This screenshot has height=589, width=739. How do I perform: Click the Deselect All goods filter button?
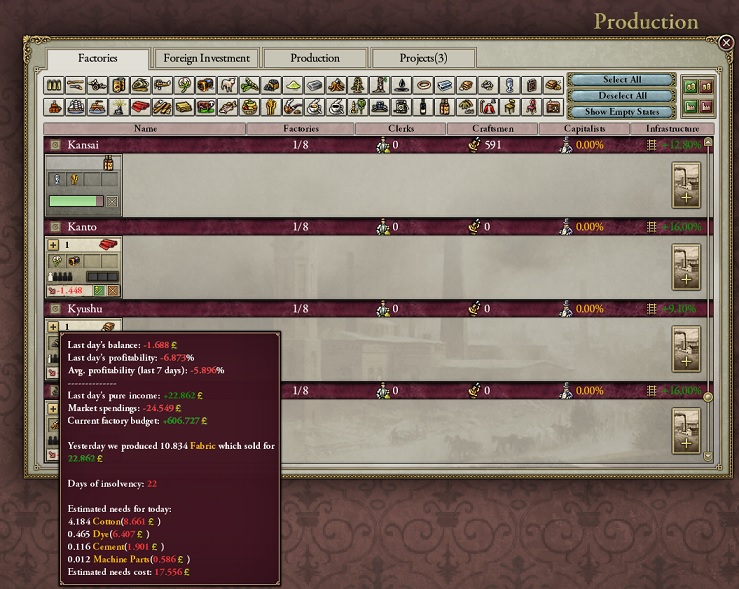pos(621,96)
